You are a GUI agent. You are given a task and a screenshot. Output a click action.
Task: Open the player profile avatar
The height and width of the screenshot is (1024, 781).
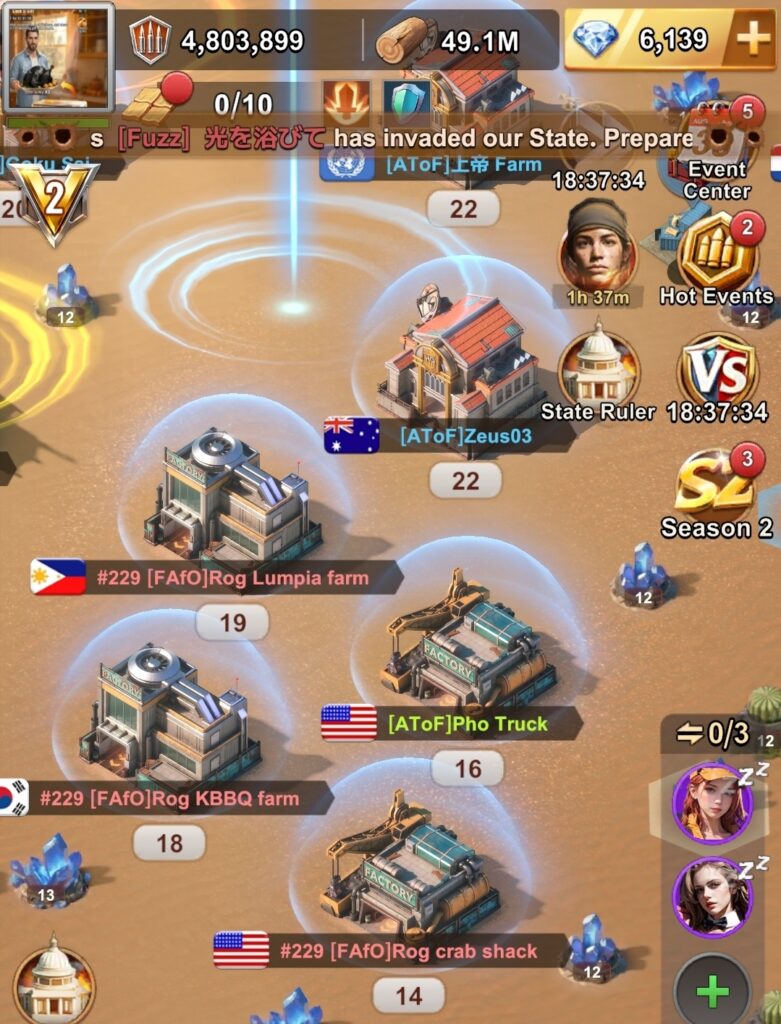point(57,56)
